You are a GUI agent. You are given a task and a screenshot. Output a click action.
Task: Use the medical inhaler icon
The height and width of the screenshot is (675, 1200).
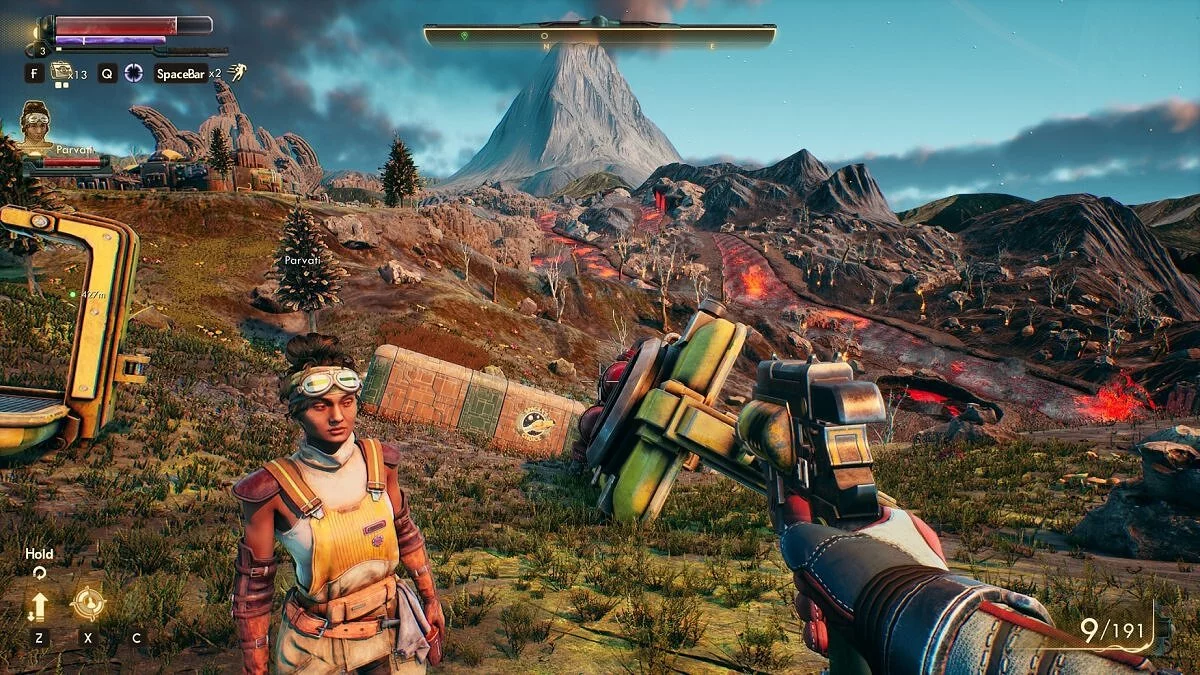click(62, 71)
